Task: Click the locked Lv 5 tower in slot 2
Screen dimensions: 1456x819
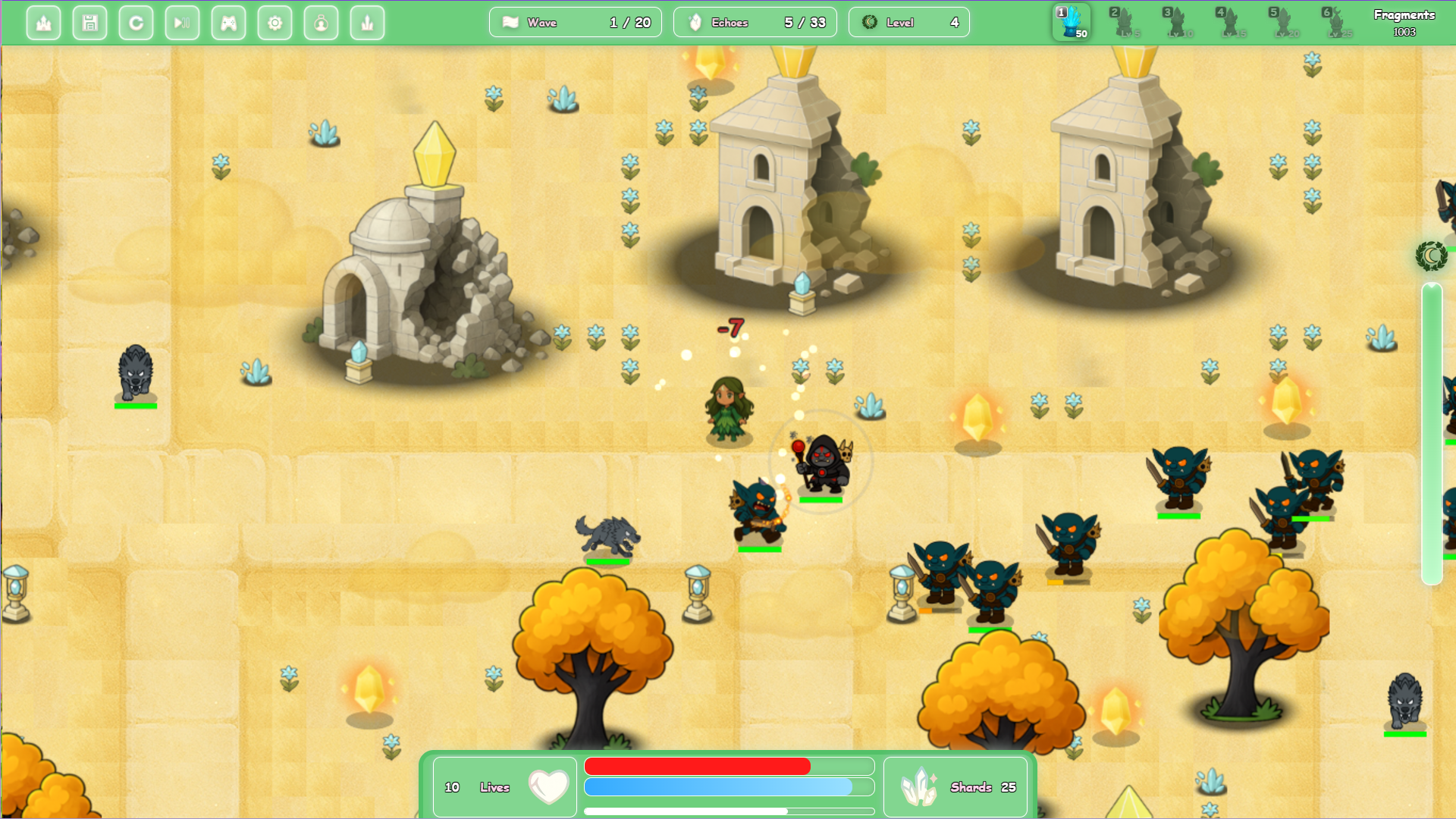Action: point(1122,21)
